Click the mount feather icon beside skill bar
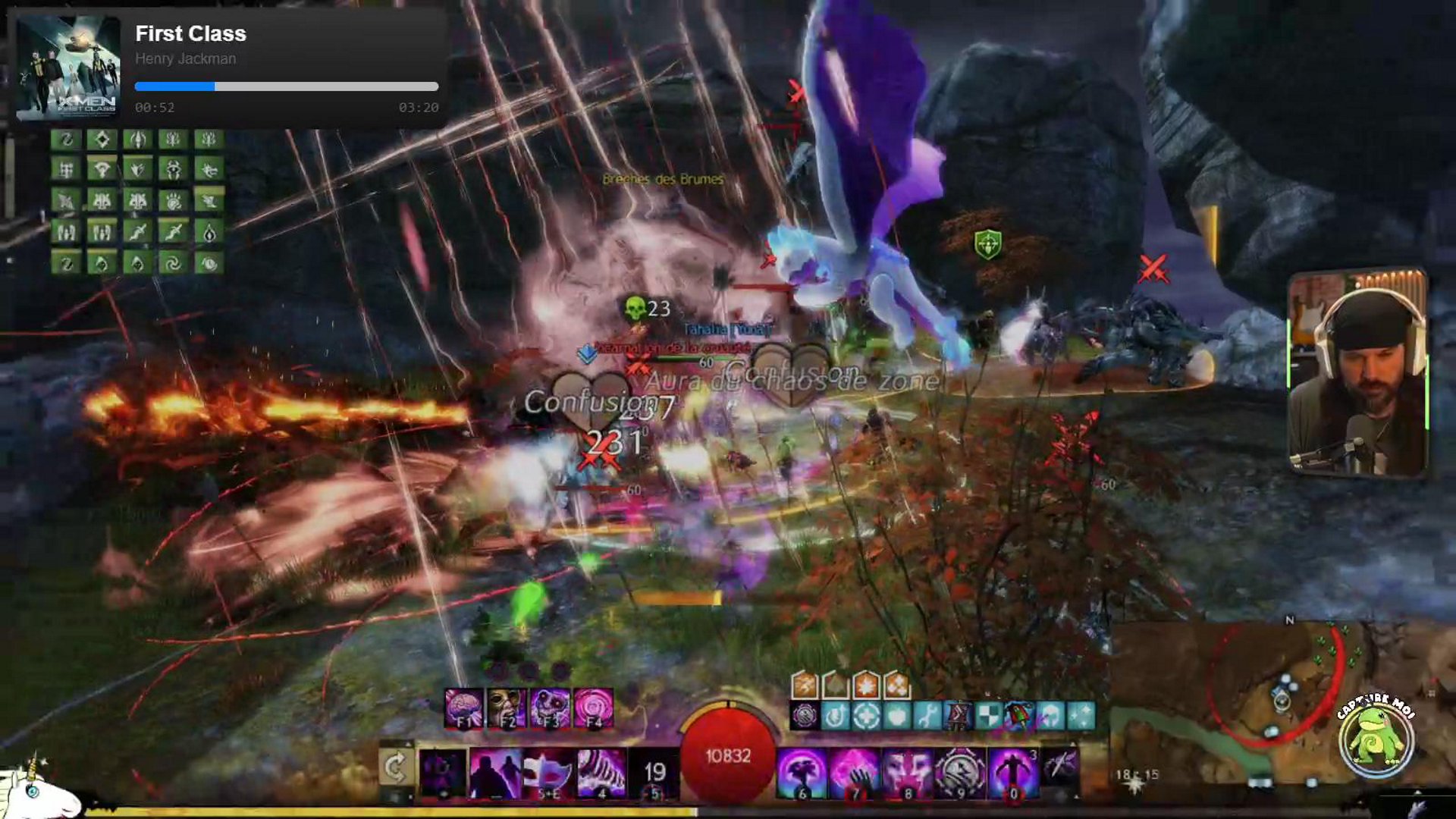This screenshot has height=819, width=1456. (1060, 767)
